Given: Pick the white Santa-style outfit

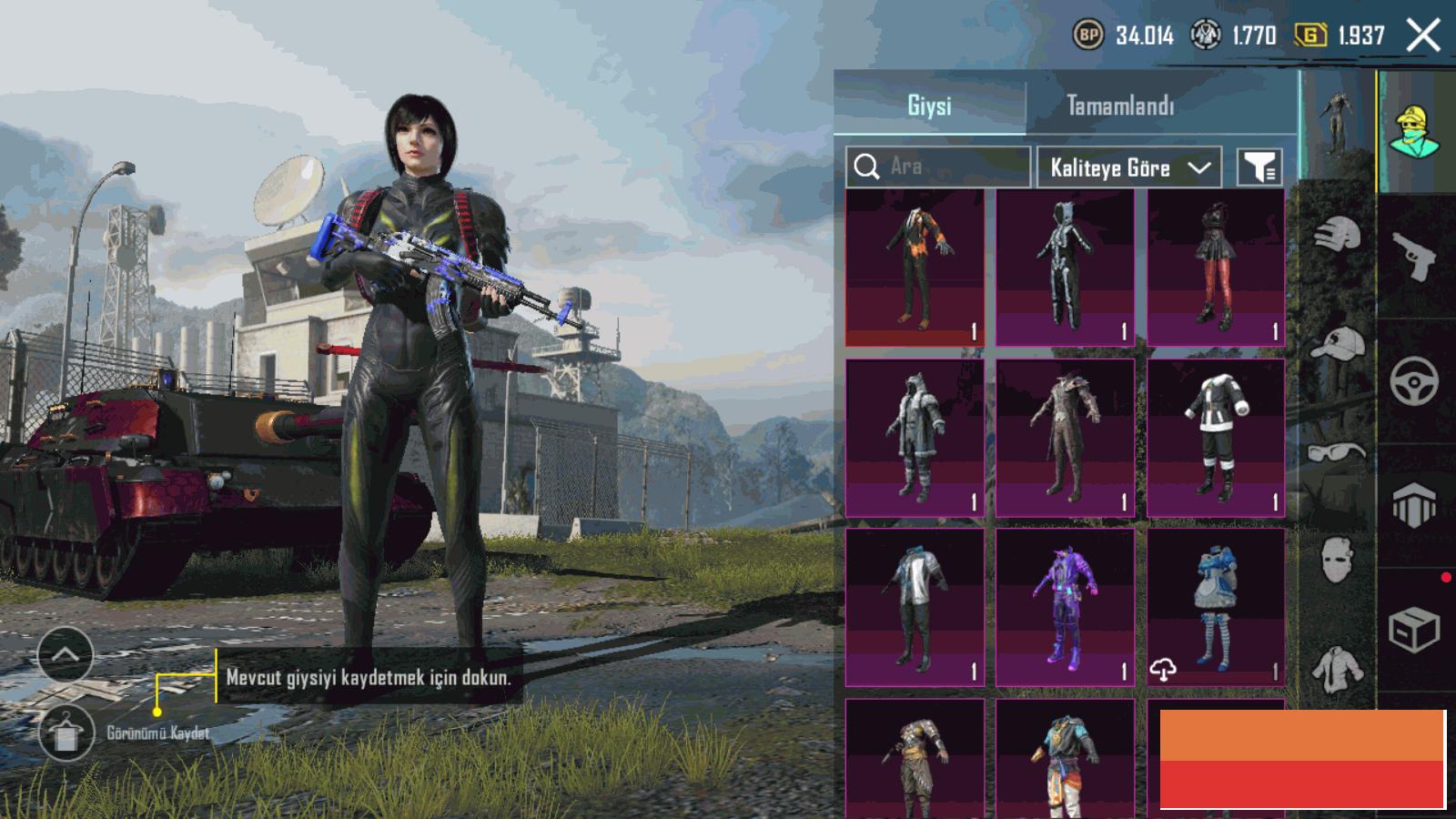Looking at the screenshot, I should coord(1216,438).
